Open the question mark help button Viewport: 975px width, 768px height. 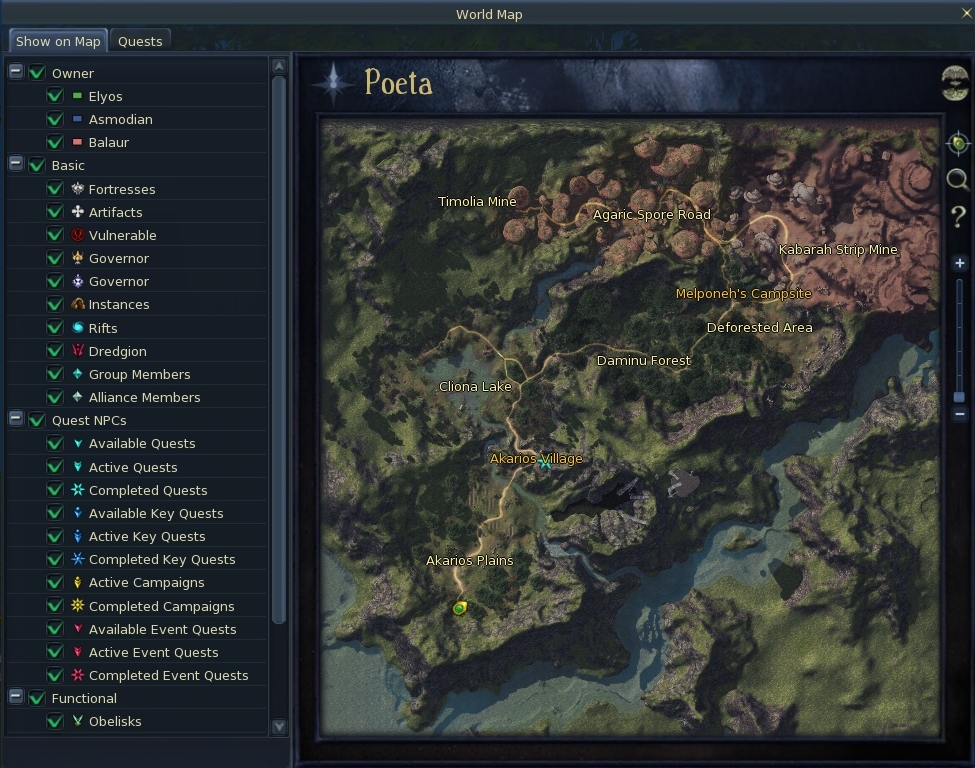click(958, 216)
